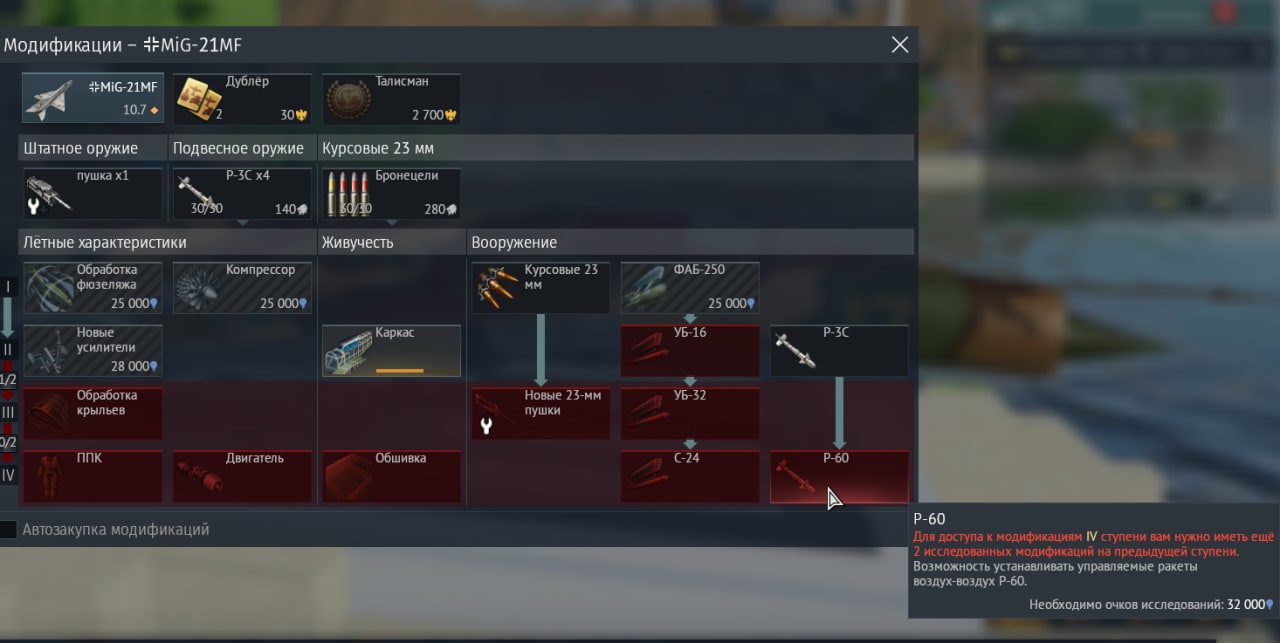Select the MiG-21MF aircraft tile
The width and height of the screenshot is (1280, 643).
92,98
